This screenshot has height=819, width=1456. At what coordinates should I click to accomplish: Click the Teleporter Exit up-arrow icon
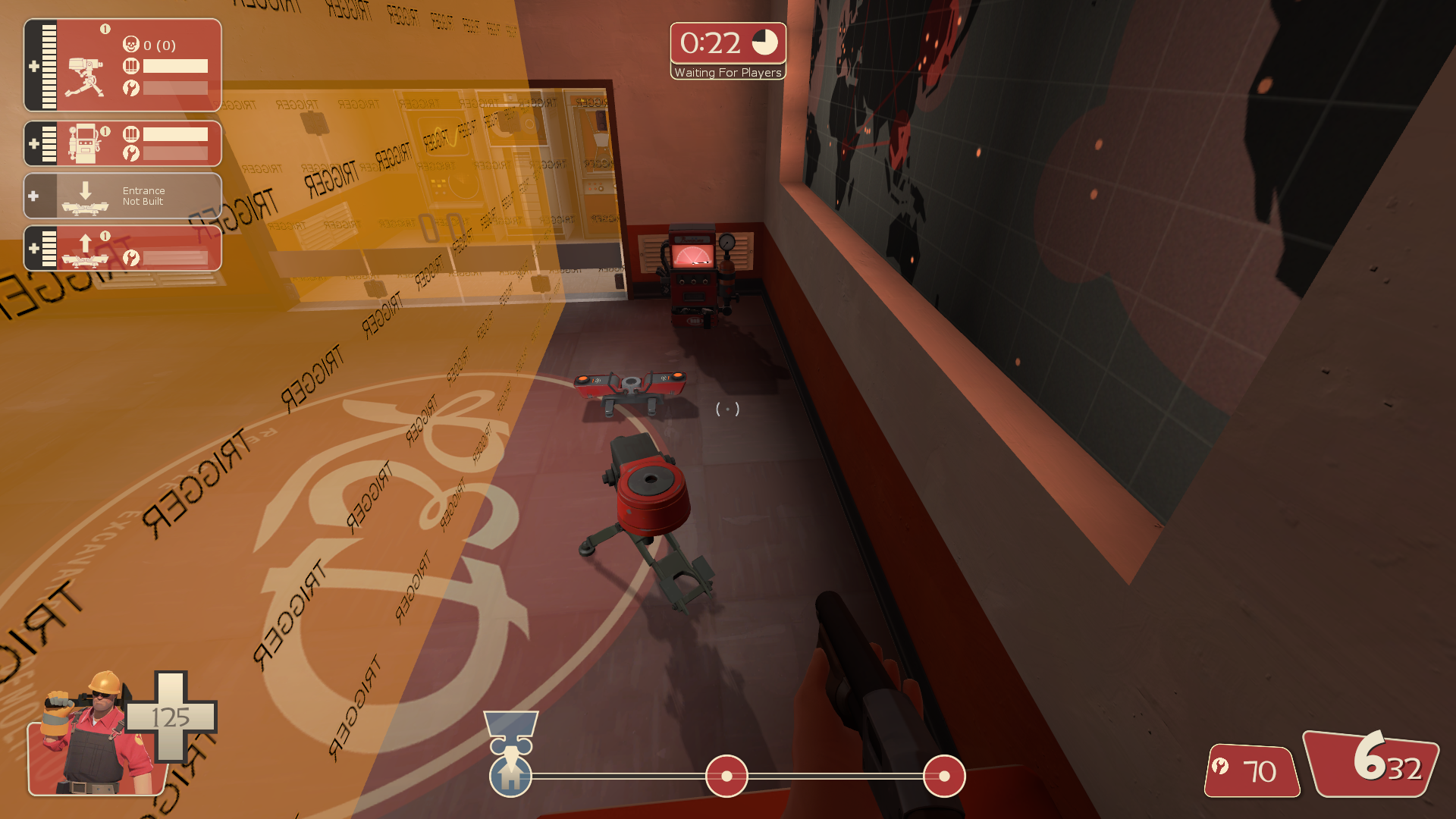pos(87,248)
